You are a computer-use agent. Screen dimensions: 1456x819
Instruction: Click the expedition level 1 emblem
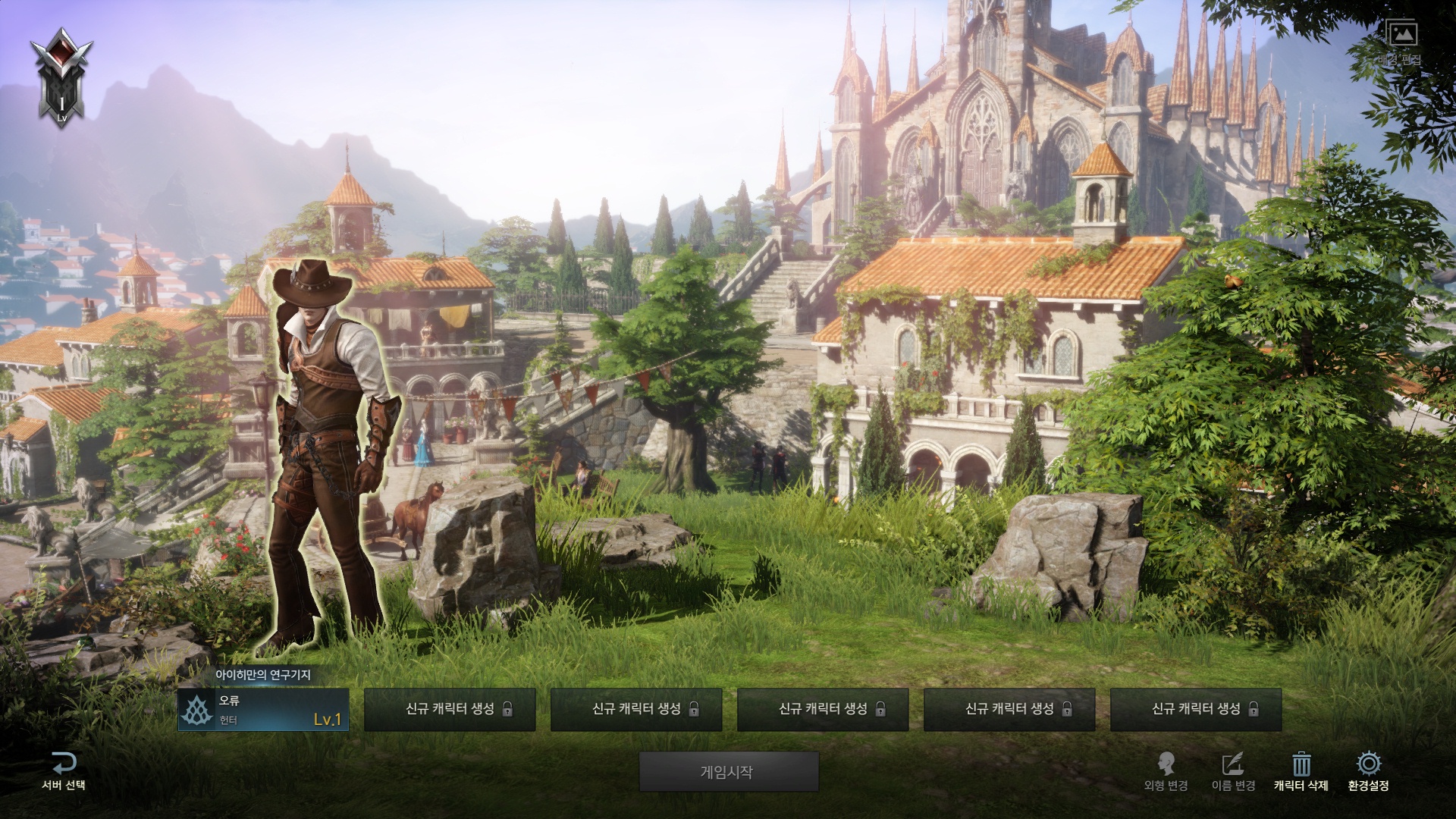[x=61, y=76]
